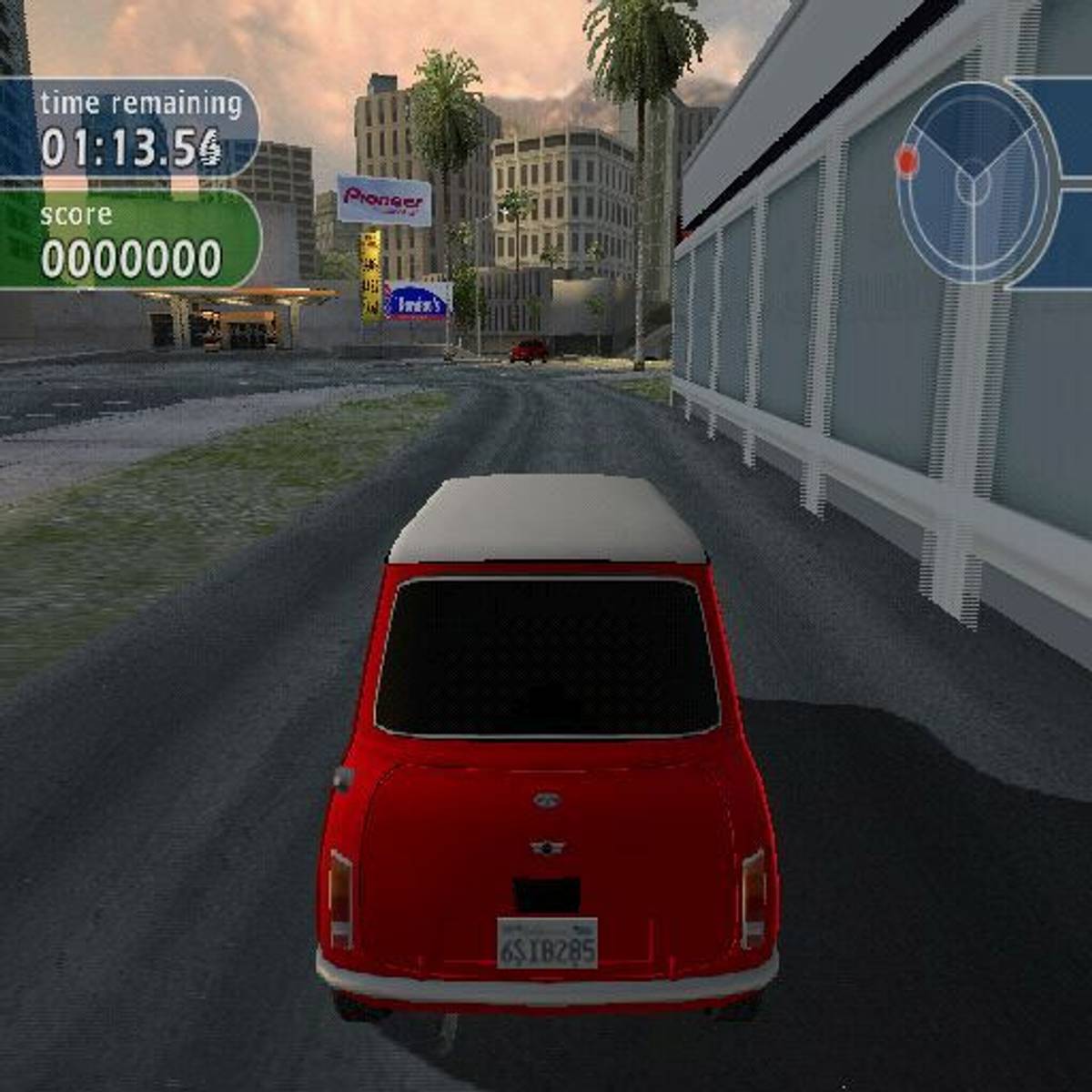Select the red marker on the radar
This screenshot has width=1092, height=1092.
click(906, 161)
